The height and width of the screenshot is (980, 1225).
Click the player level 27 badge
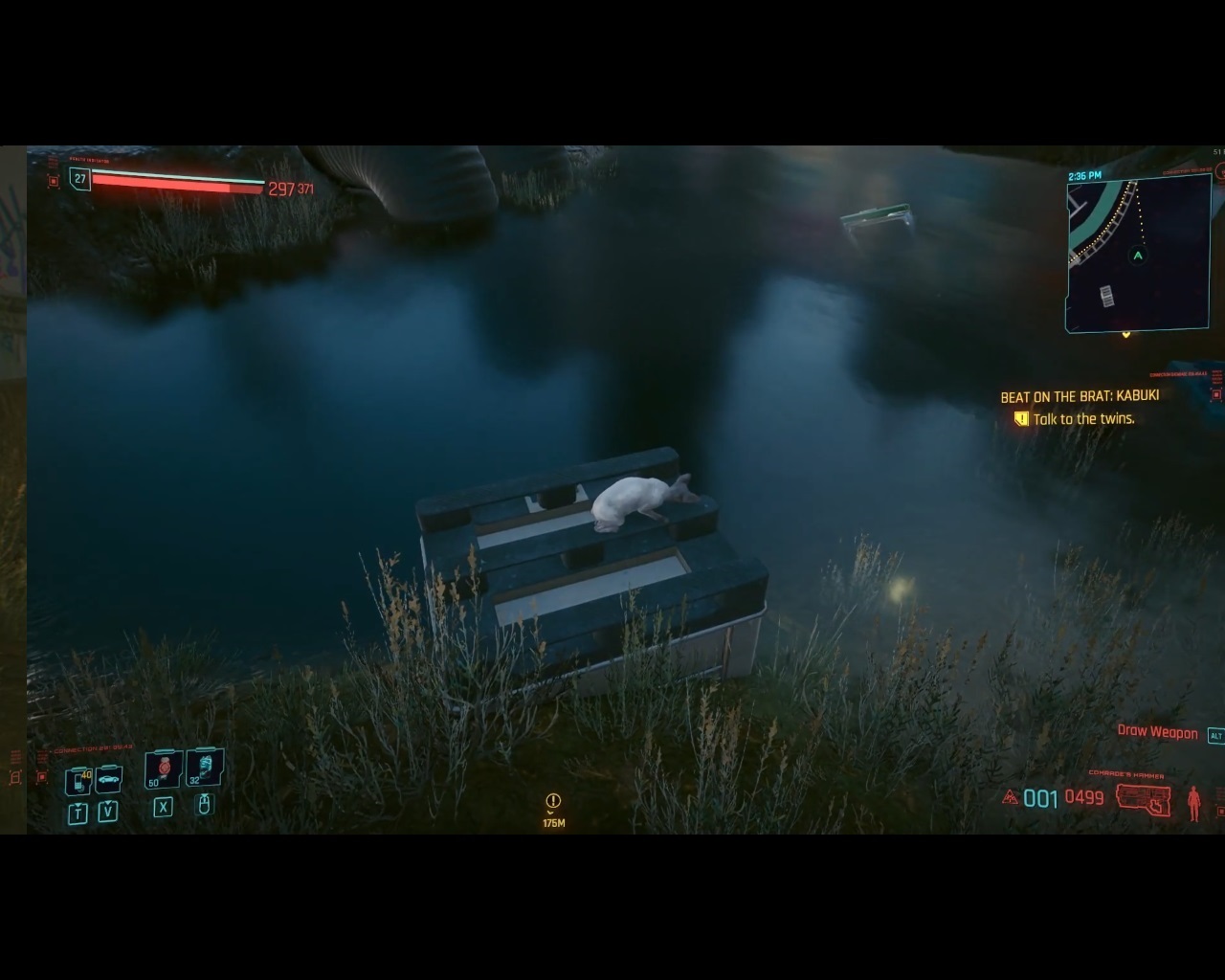[x=80, y=179]
